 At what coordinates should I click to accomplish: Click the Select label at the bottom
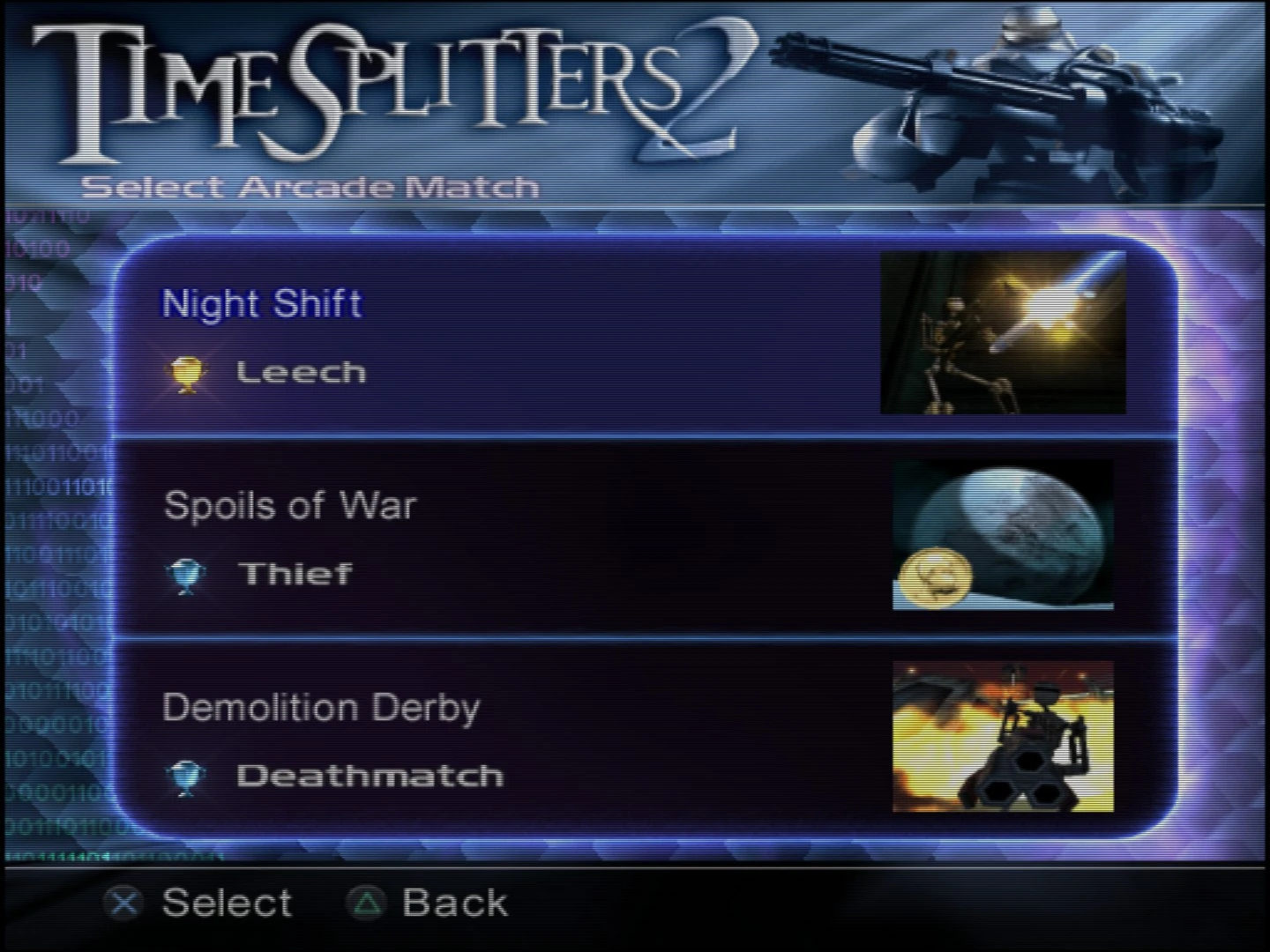point(227,902)
